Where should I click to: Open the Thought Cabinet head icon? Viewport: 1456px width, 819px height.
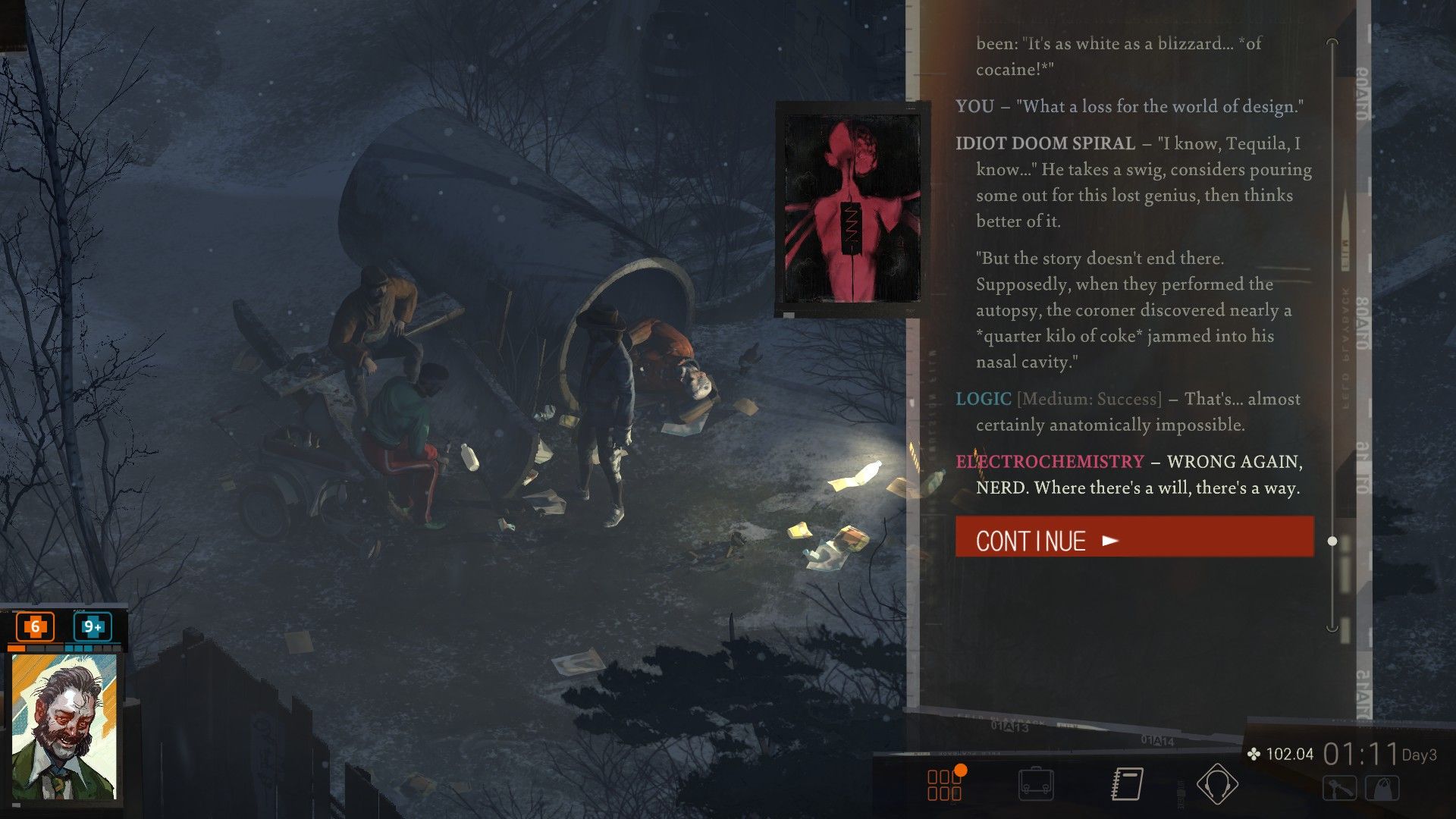1217,785
